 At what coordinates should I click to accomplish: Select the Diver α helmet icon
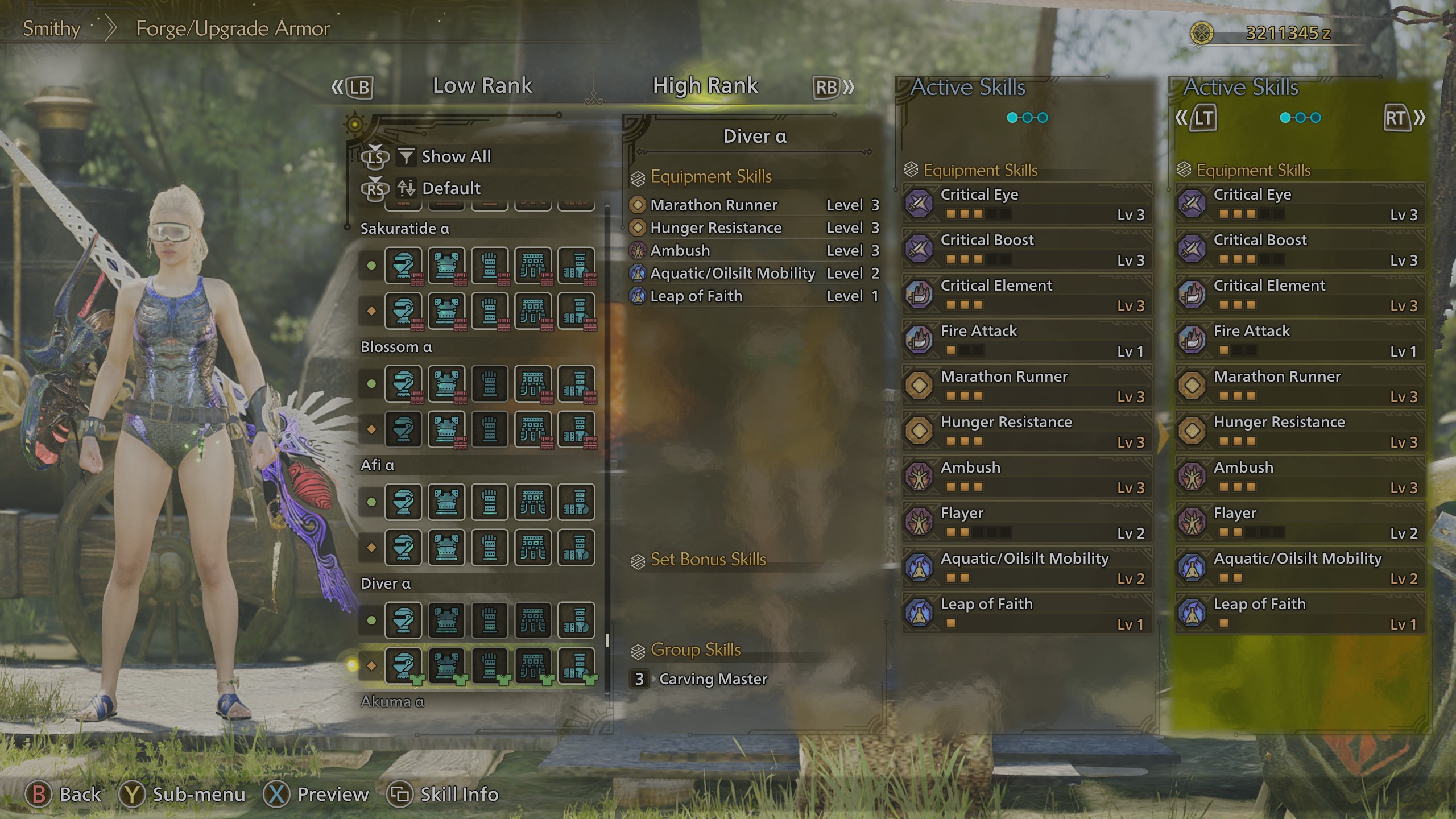pyautogui.click(x=404, y=620)
